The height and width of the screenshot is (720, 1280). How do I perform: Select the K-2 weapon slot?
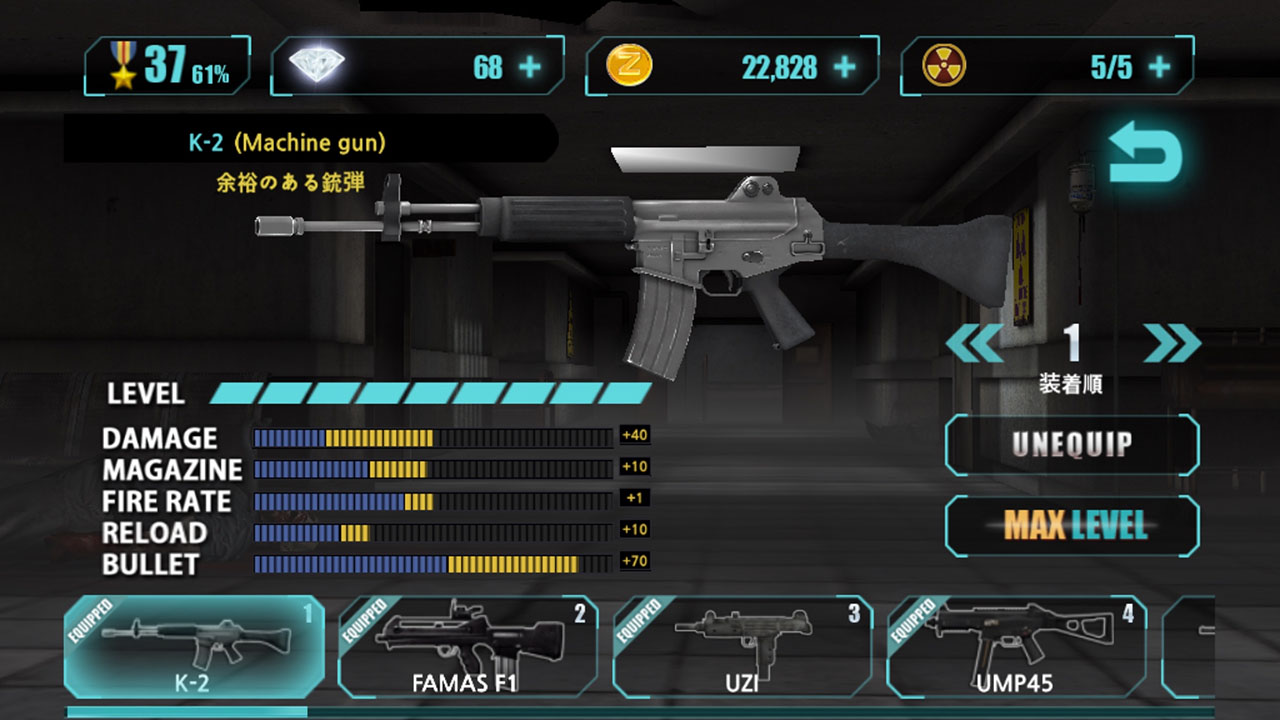coord(194,646)
